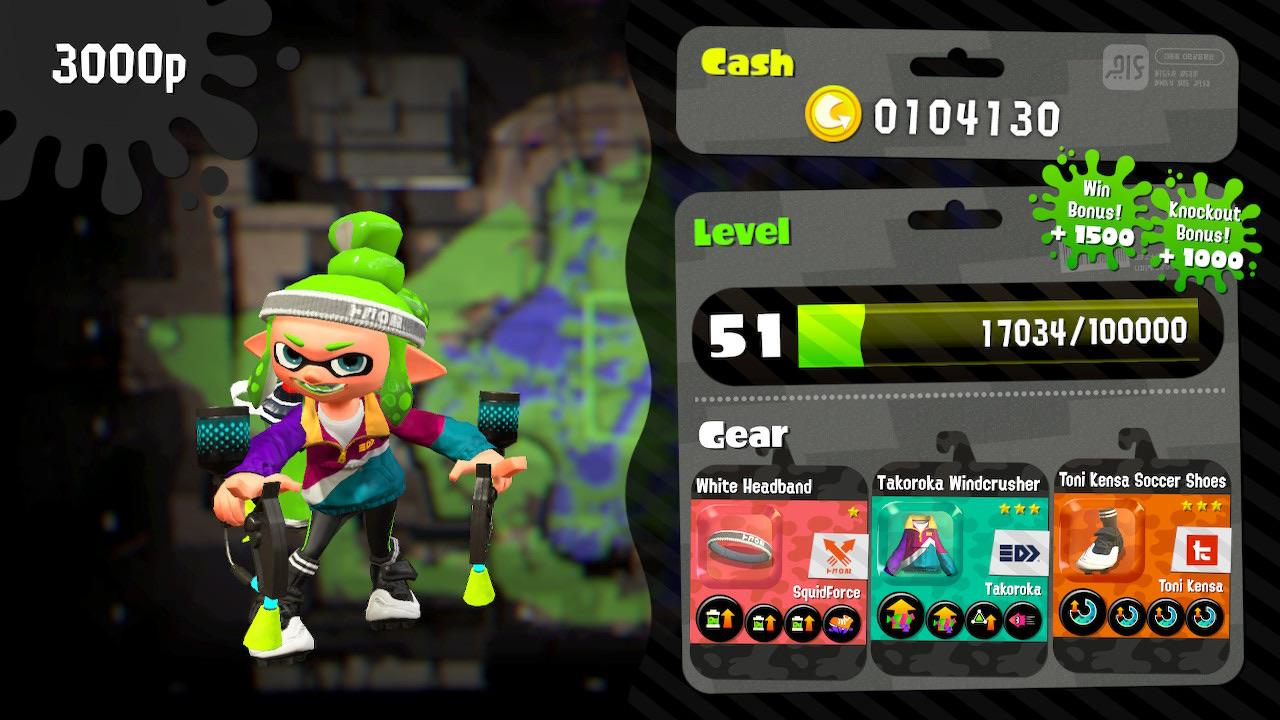This screenshot has height=720, width=1280.
Task: Click the triangle Special Power Up icon on the jacket card
Action: click(x=986, y=621)
